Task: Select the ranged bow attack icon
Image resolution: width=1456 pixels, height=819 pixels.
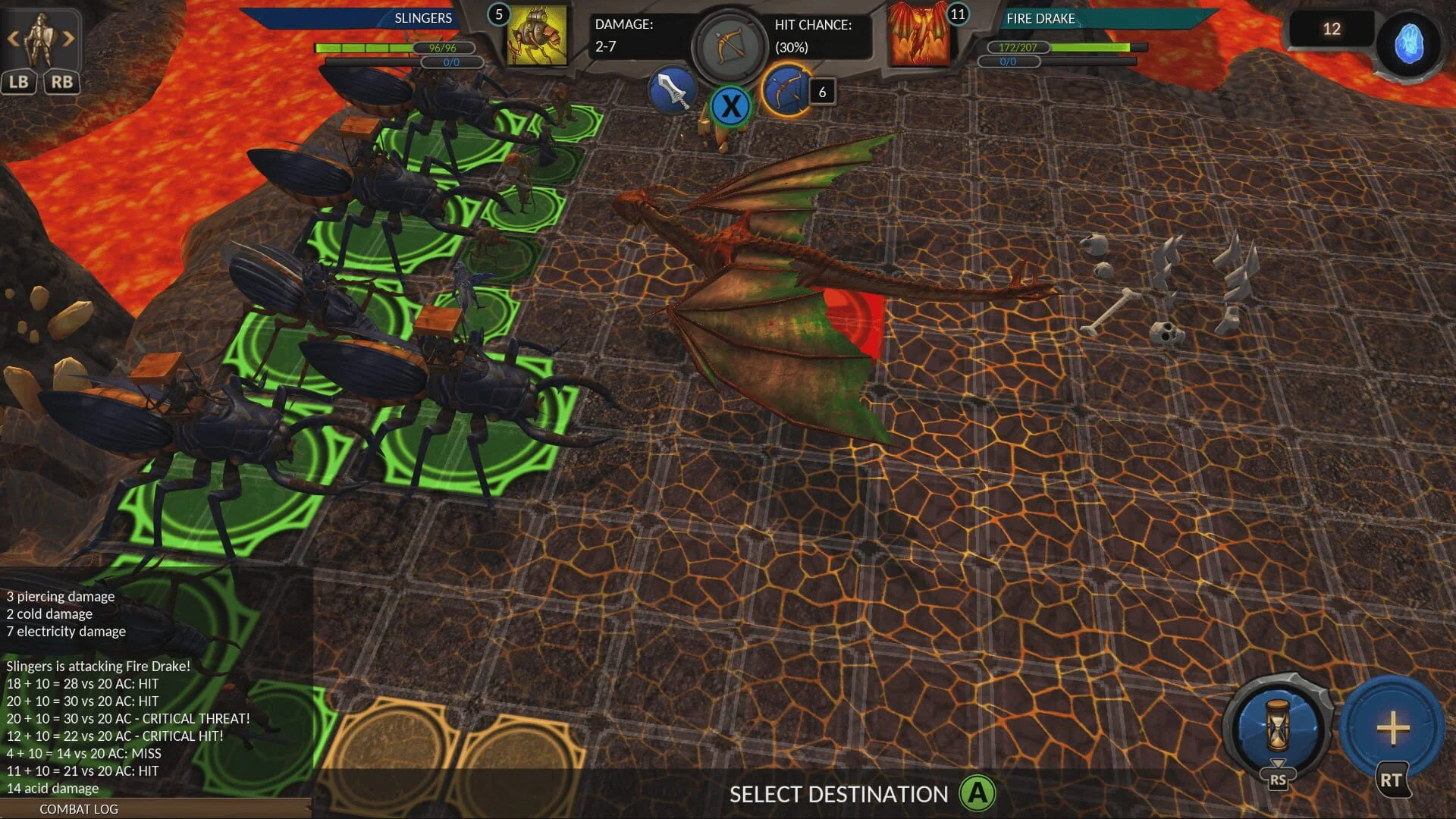Action: (730, 47)
